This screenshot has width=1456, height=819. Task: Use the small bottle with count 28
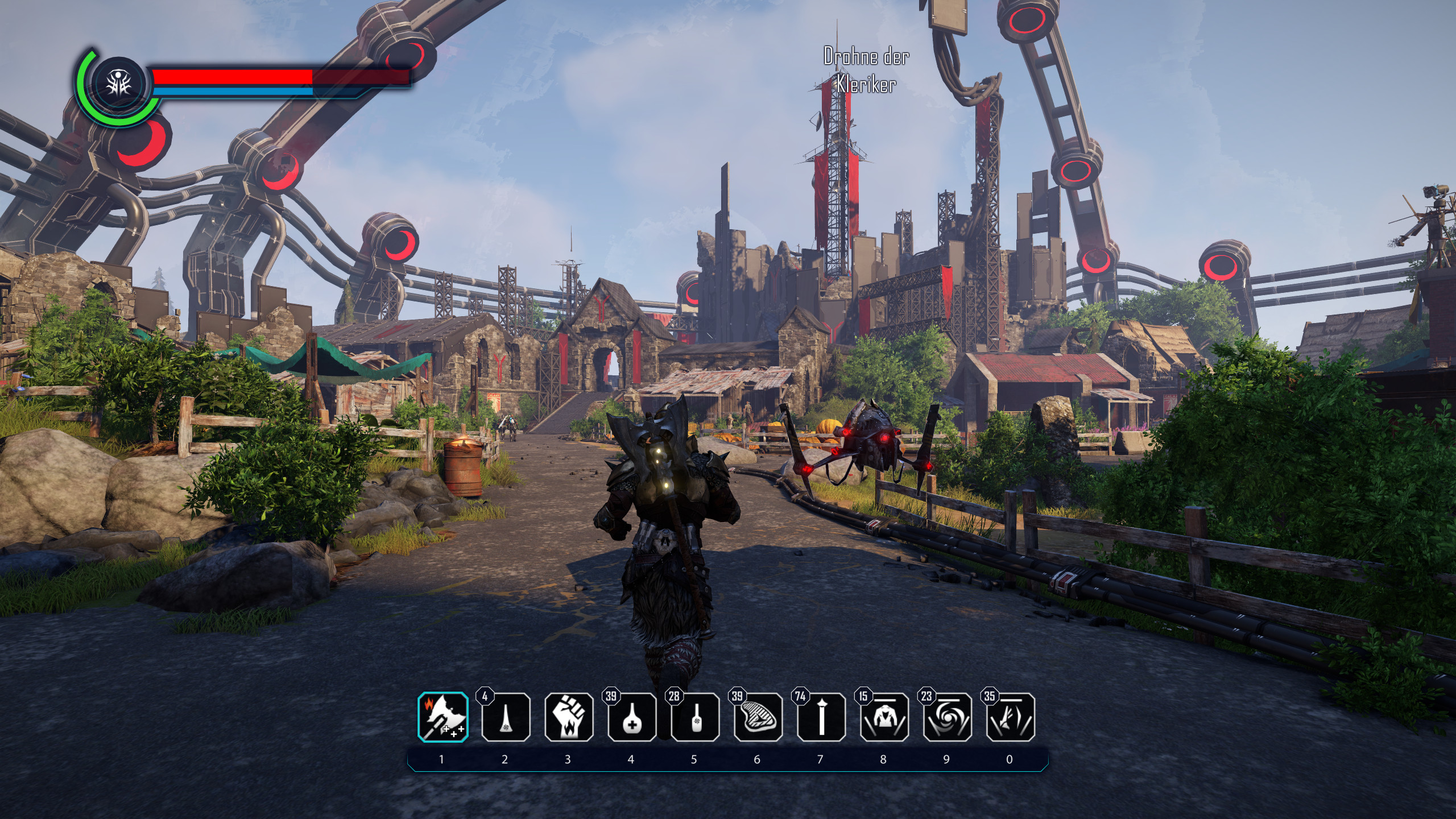[x=694, y=717]
